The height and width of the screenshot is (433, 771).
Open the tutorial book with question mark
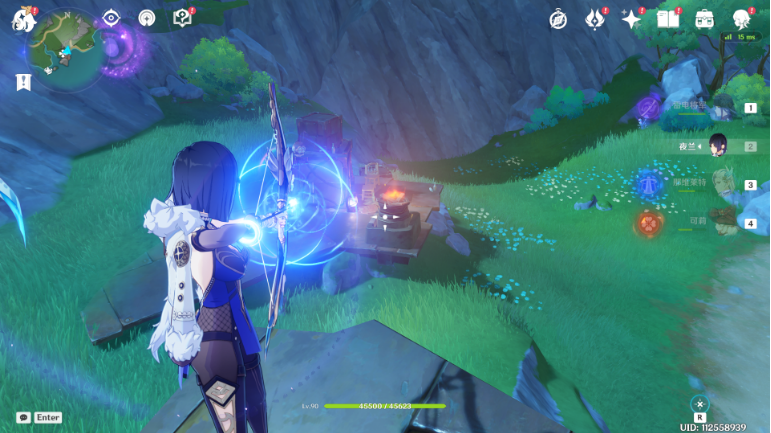[x=181, y=18]
